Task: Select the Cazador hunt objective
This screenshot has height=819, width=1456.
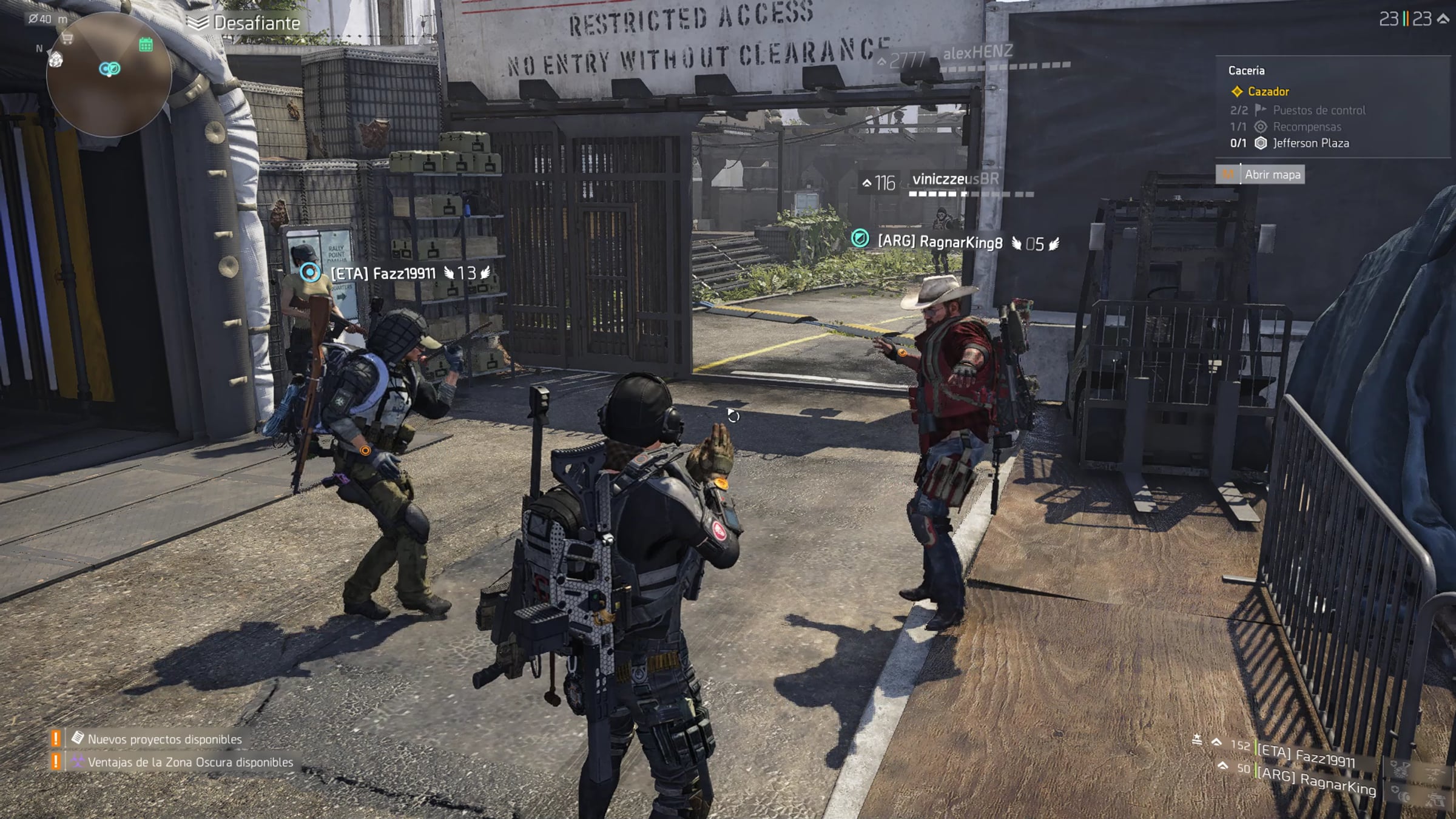Action: (x=1268, y=92)
